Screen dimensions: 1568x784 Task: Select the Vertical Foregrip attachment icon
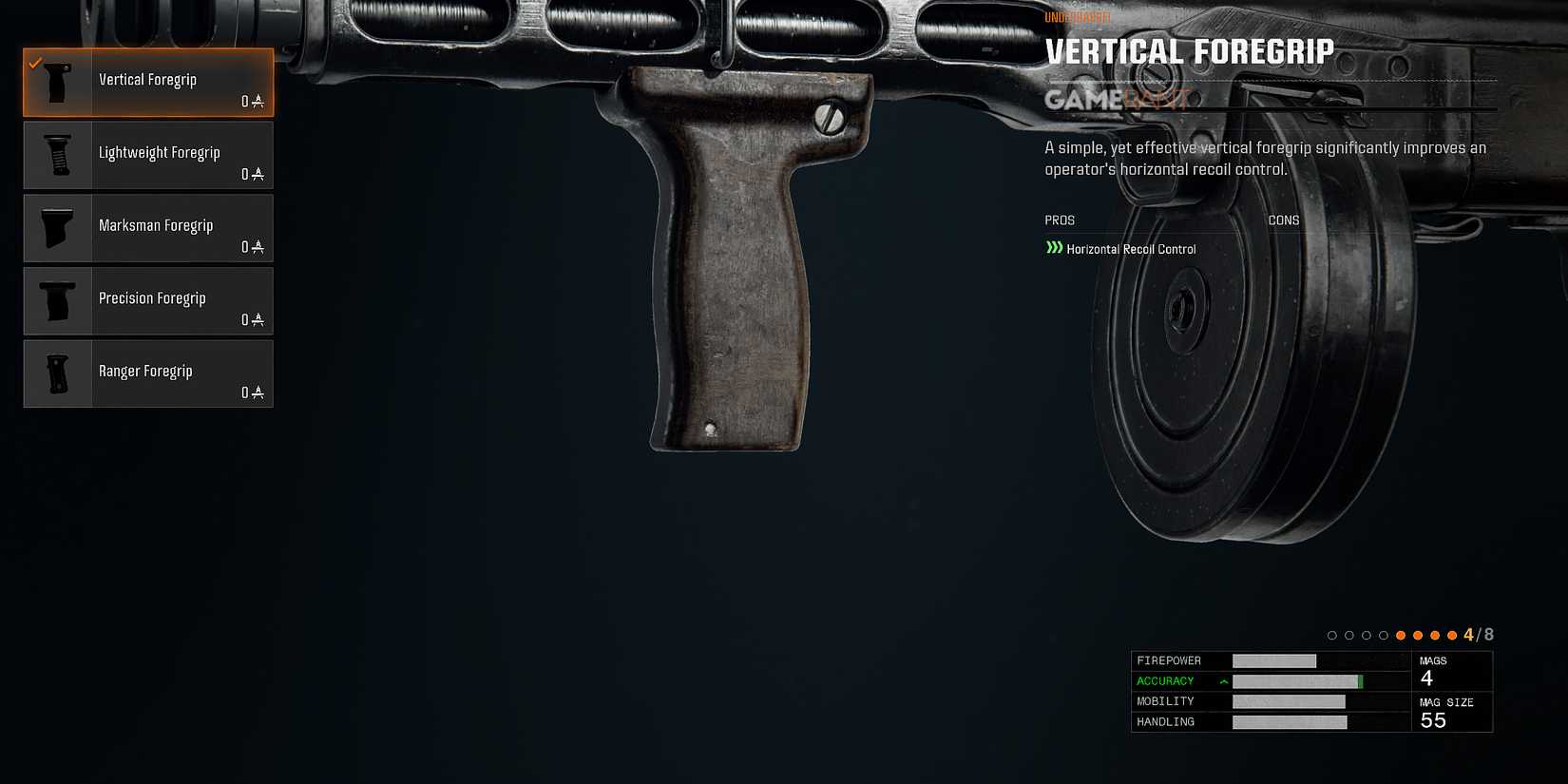57,82
